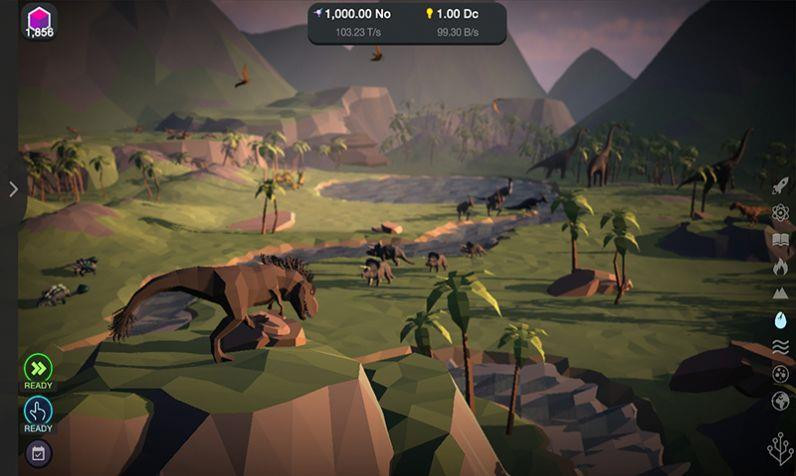This screenshot has height=476, width=796.
Task: Activate the blue tap boost
Action: [x=38, y=411]
